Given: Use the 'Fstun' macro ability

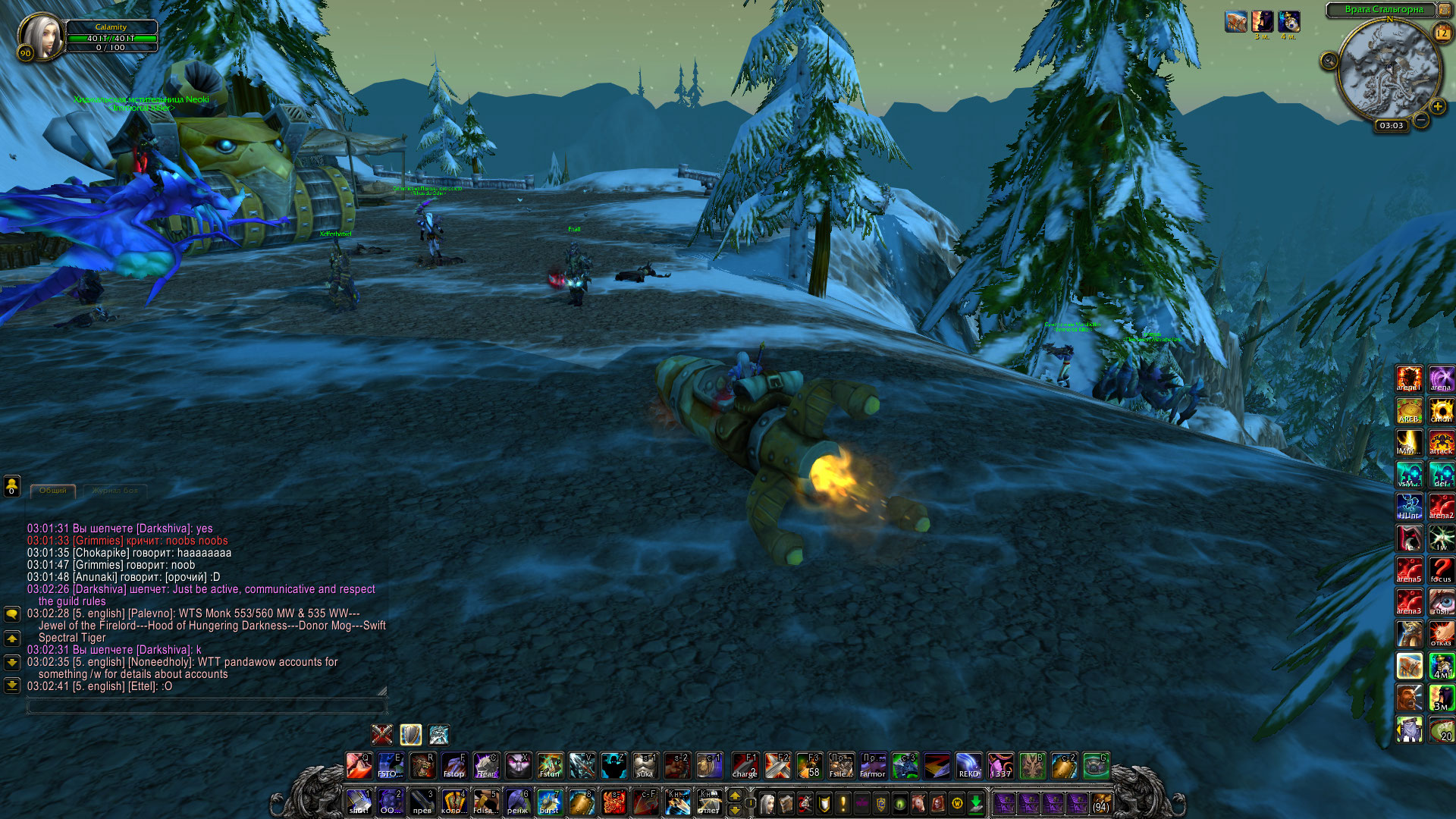Looking at the screenshot, I should pyautogui.click(x=550, y=766).
